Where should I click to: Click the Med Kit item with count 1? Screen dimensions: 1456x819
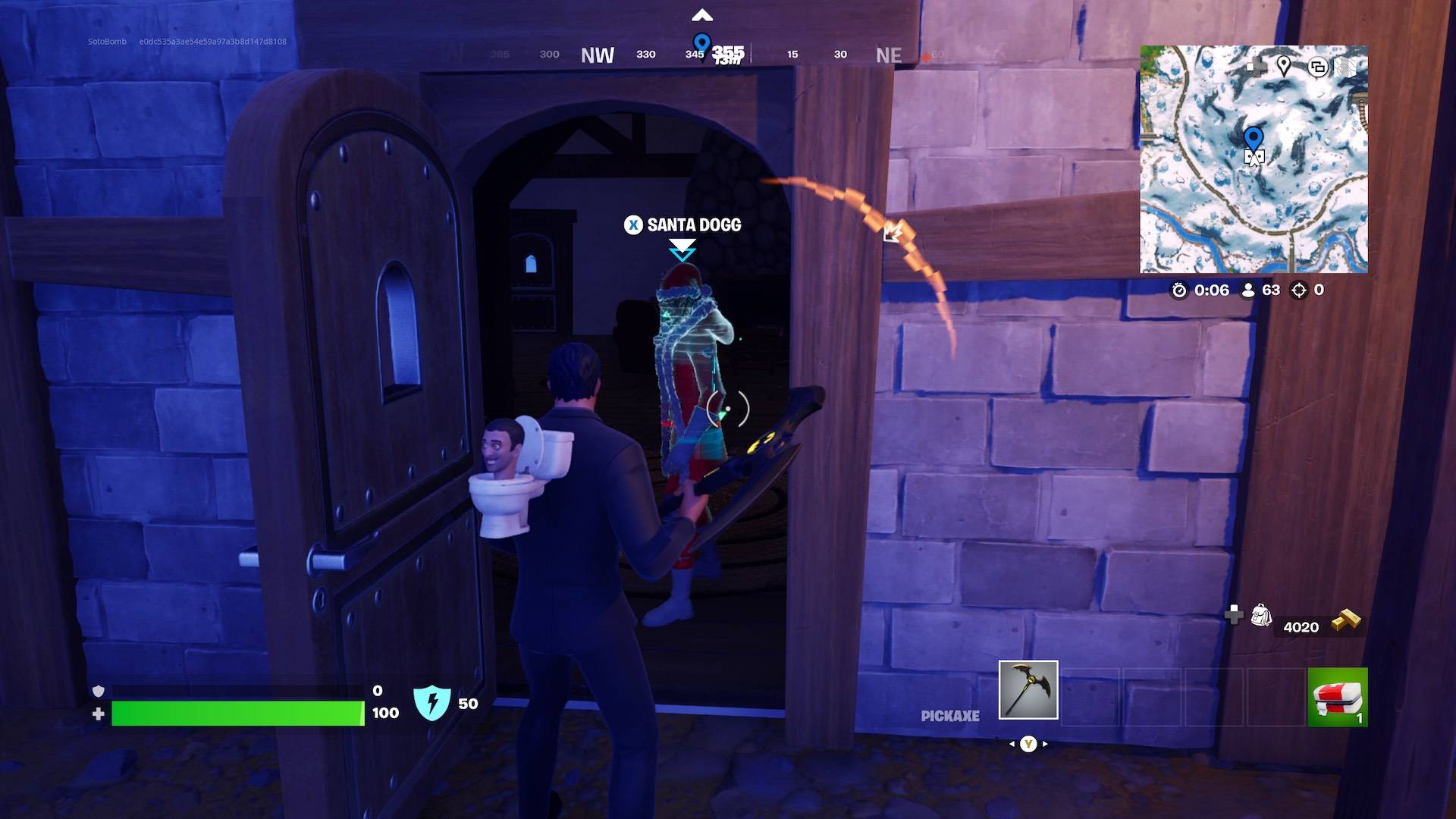click(1337, 696)
